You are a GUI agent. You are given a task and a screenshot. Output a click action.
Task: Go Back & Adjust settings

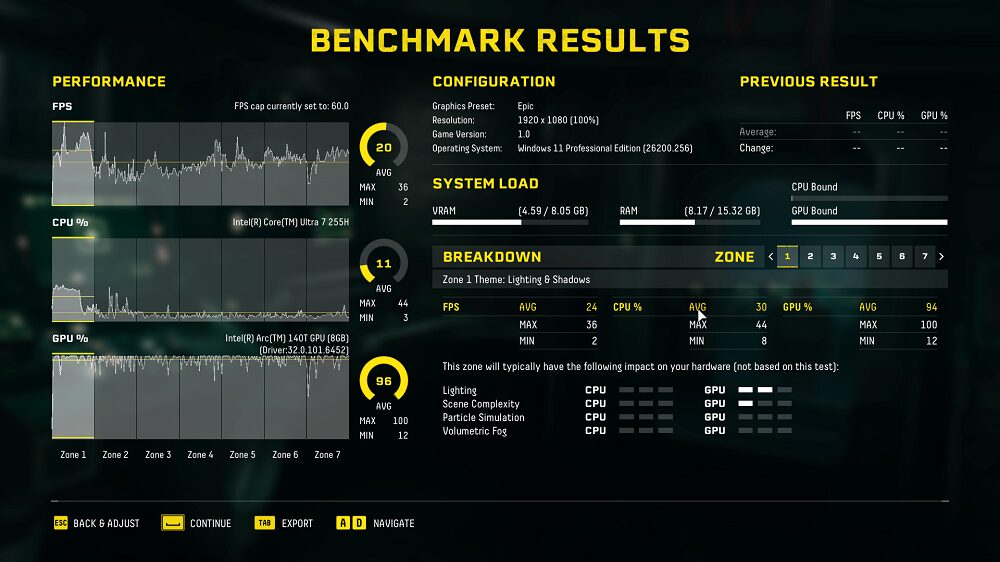(x=97, y=523)
